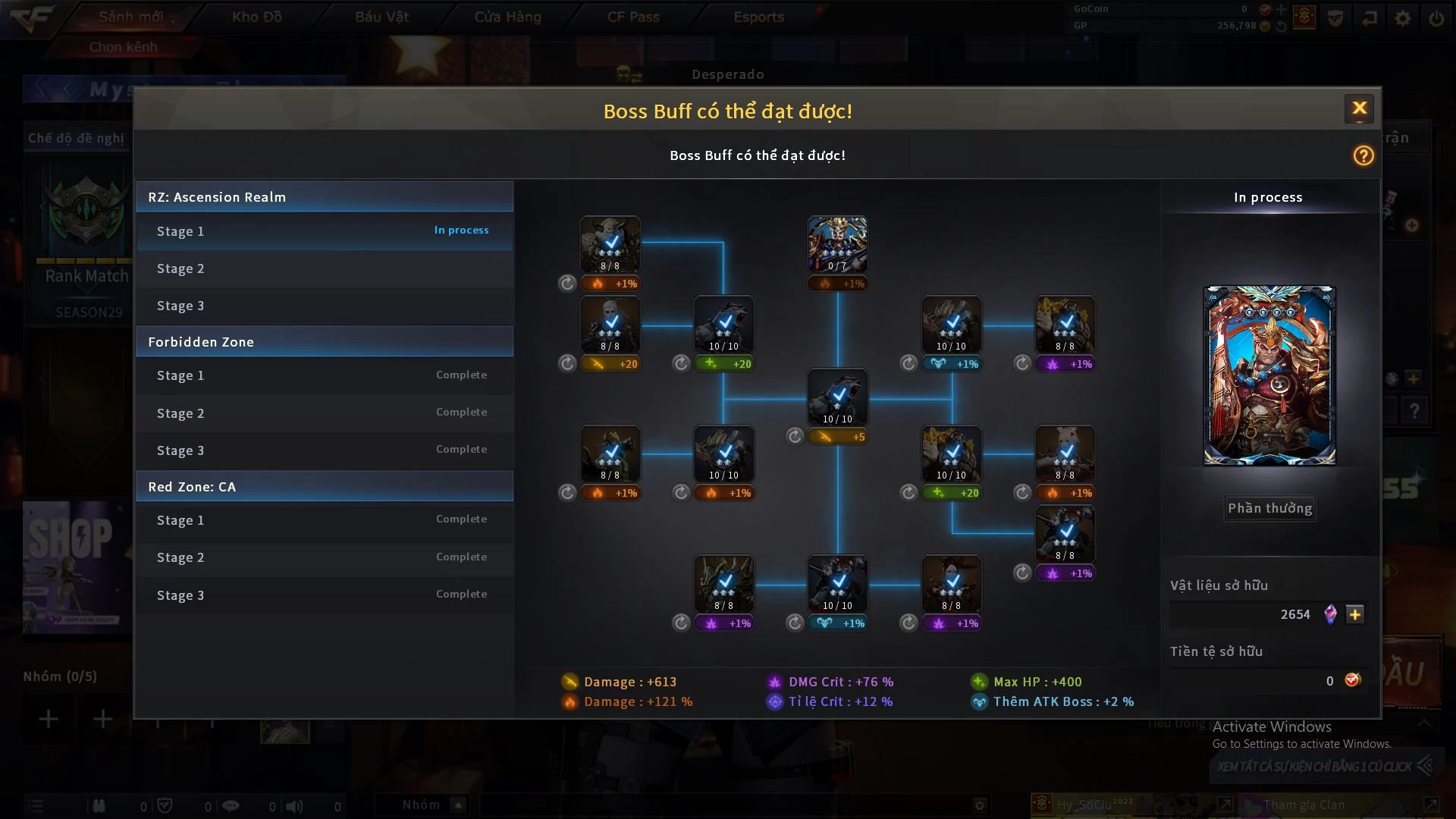Open Red Zone: CA Stage 2
1456x819 pixels.
pos(324,557)
